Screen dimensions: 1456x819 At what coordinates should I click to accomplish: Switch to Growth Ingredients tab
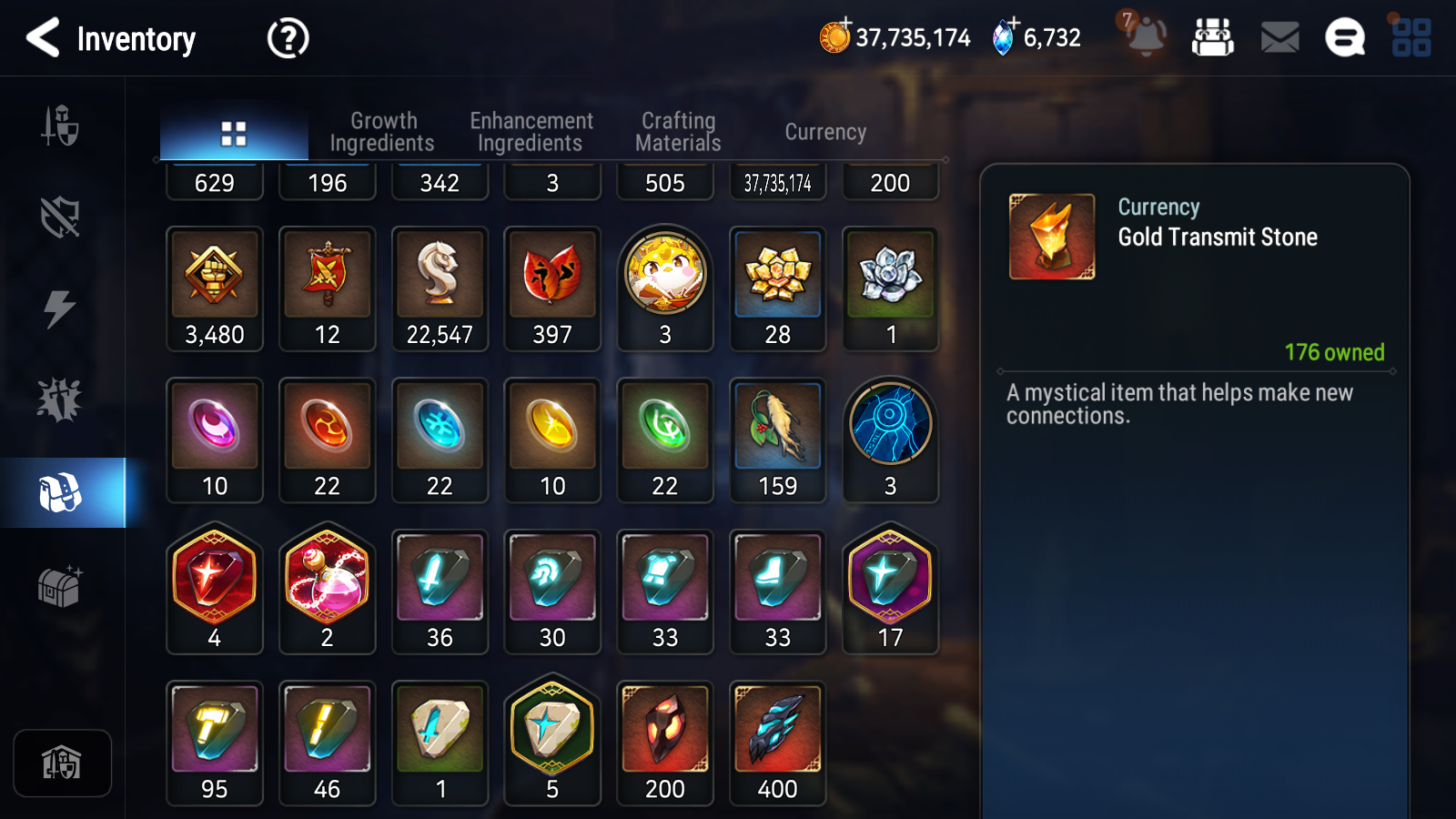point(382,132)
